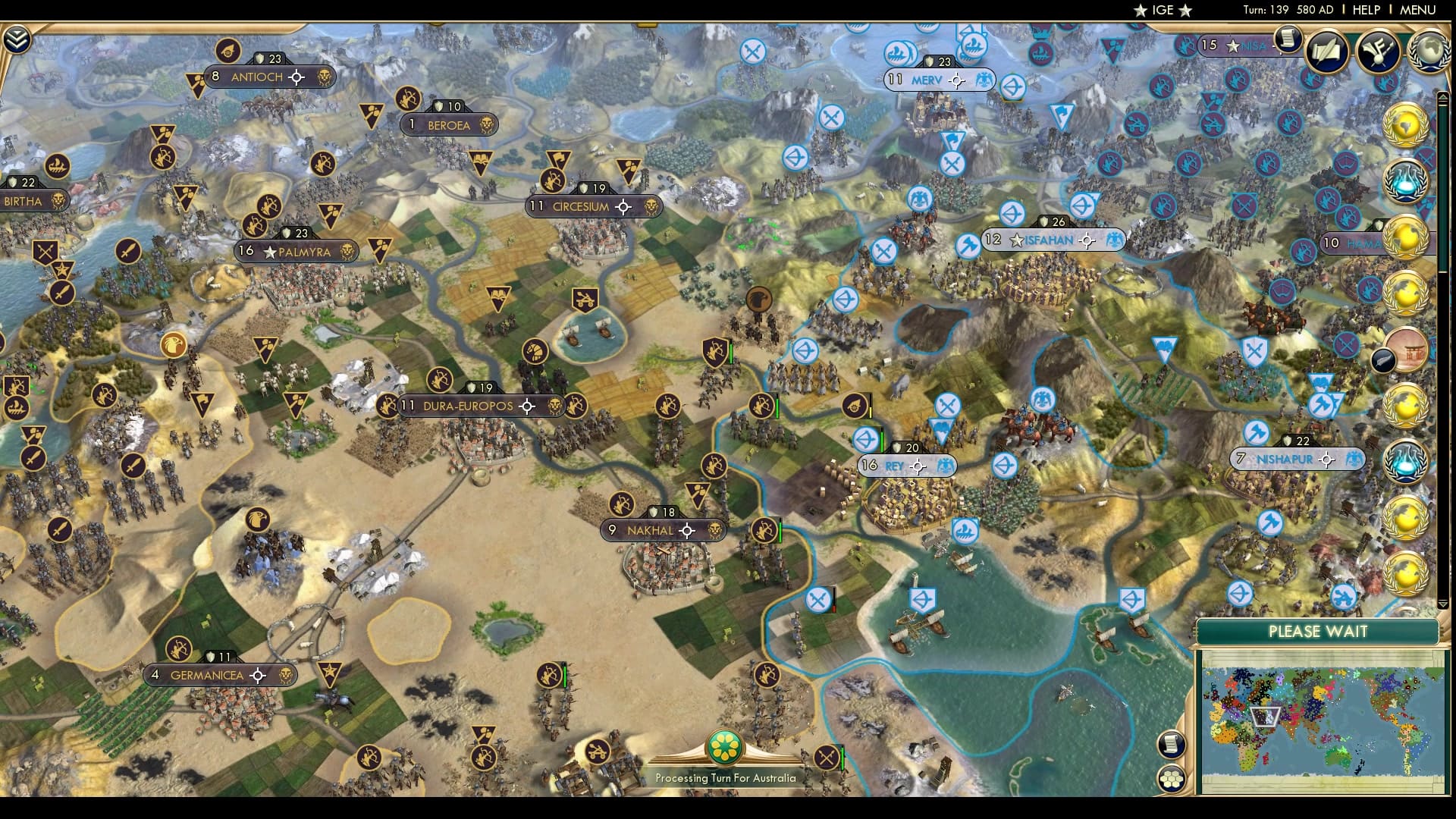
Task: Open HELP from the top bar
Action: 1365,11
